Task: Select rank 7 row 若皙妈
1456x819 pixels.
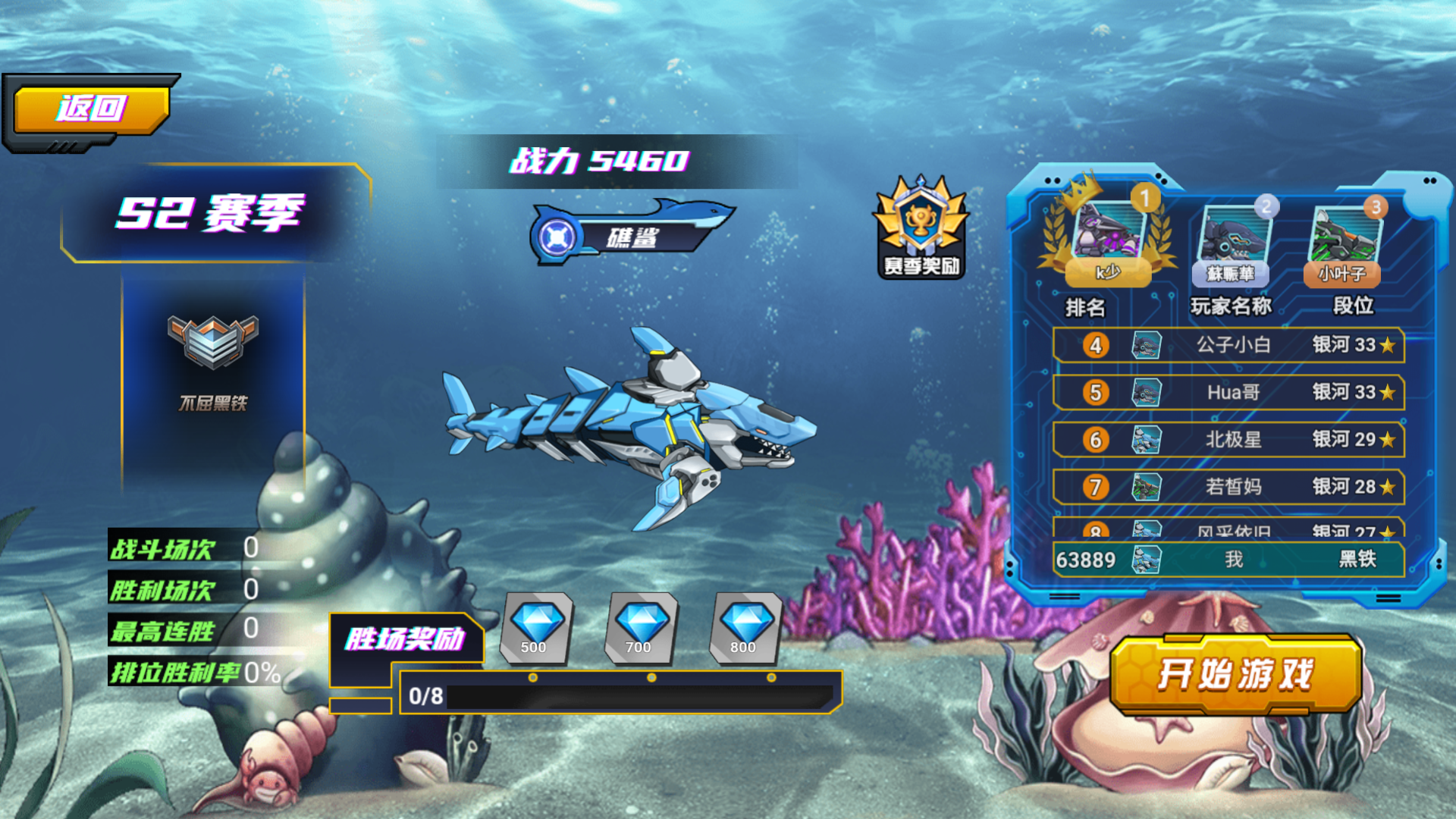Action: tap(1228, 486)
